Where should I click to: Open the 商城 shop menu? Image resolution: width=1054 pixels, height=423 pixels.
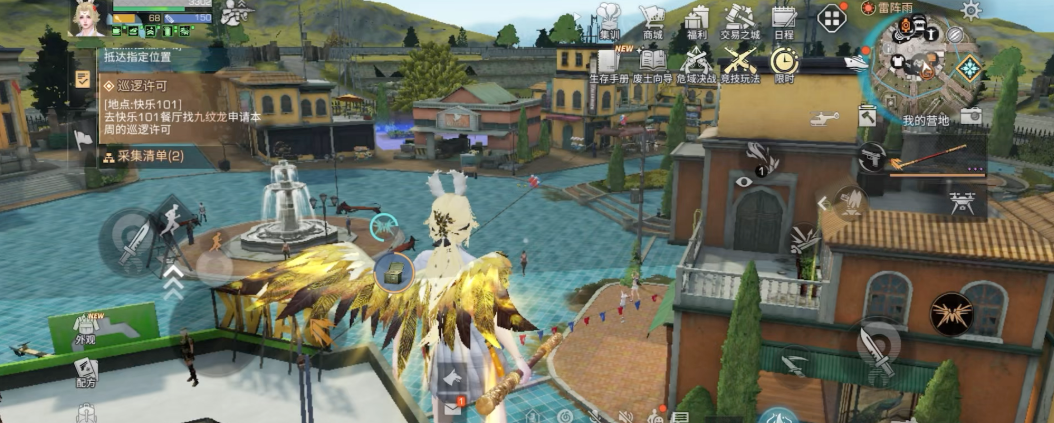coord(653,20)
